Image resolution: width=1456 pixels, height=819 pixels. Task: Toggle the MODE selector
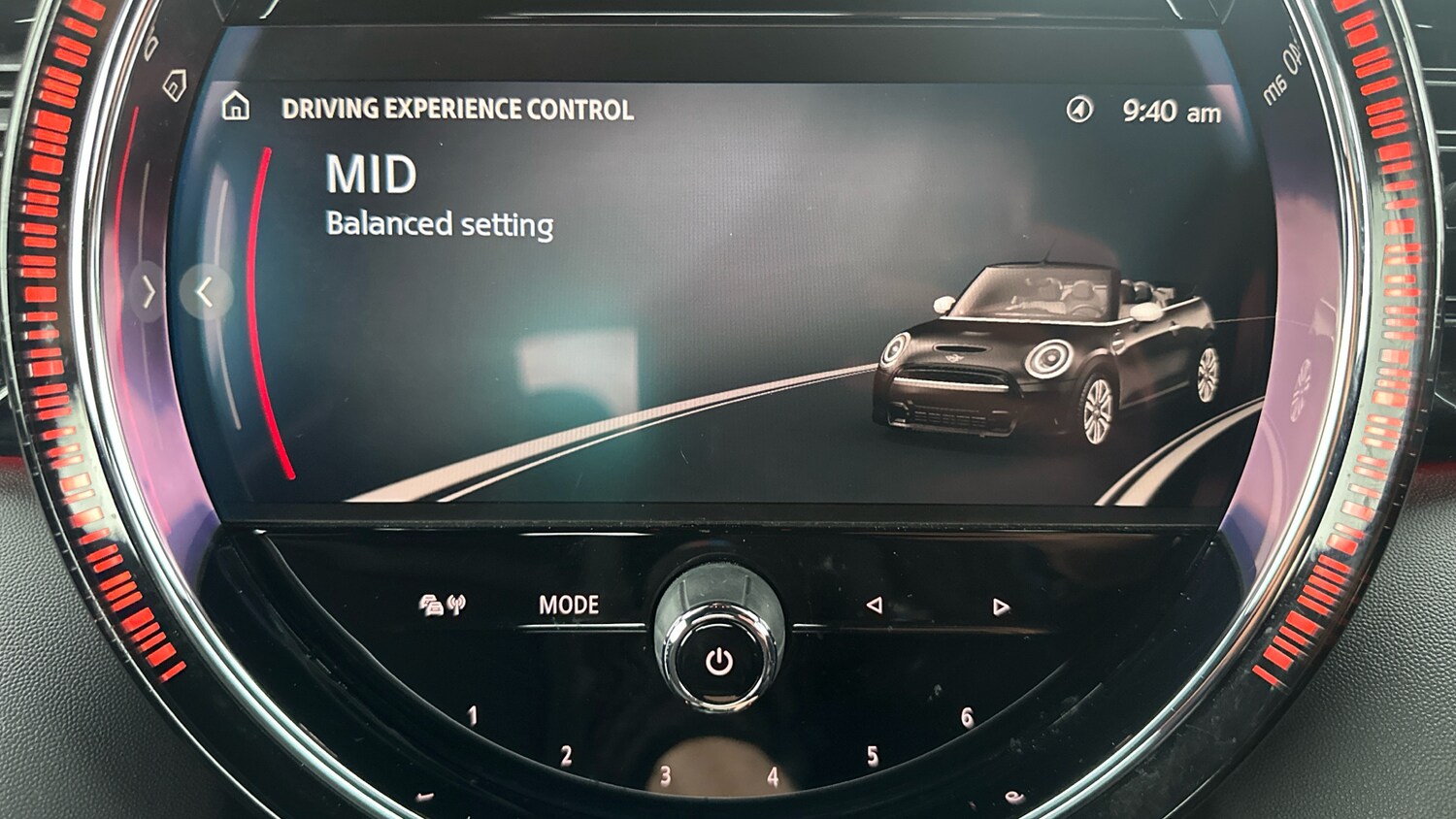(570, 604)
